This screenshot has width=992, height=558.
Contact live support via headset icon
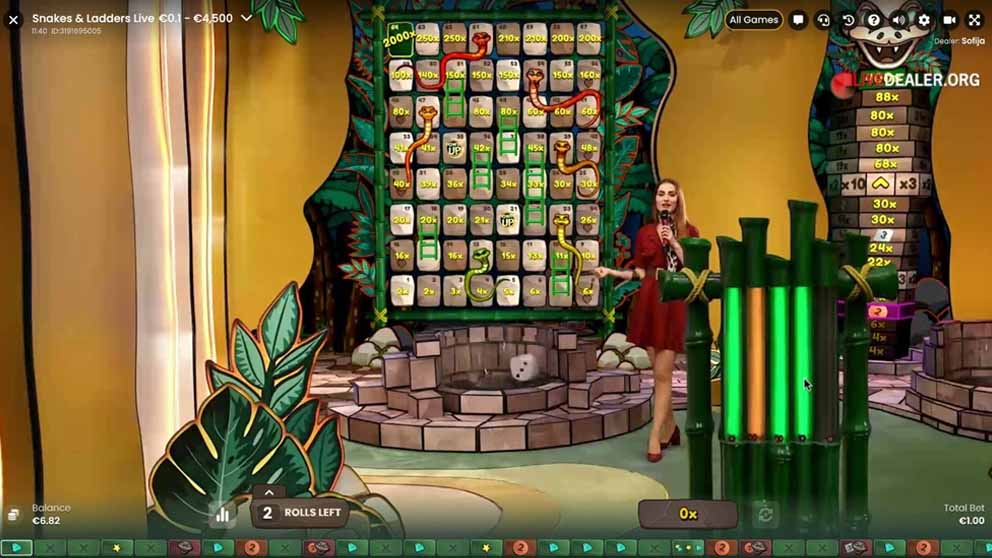[823, 20]
